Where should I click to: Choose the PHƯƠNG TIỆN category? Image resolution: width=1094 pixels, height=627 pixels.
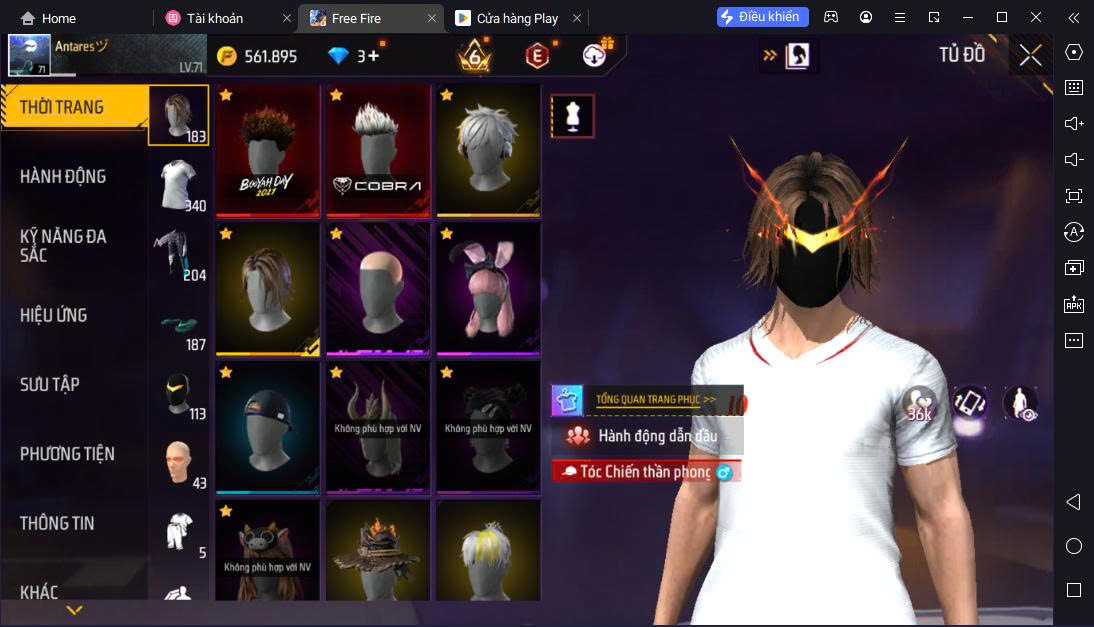coord(67,454)
